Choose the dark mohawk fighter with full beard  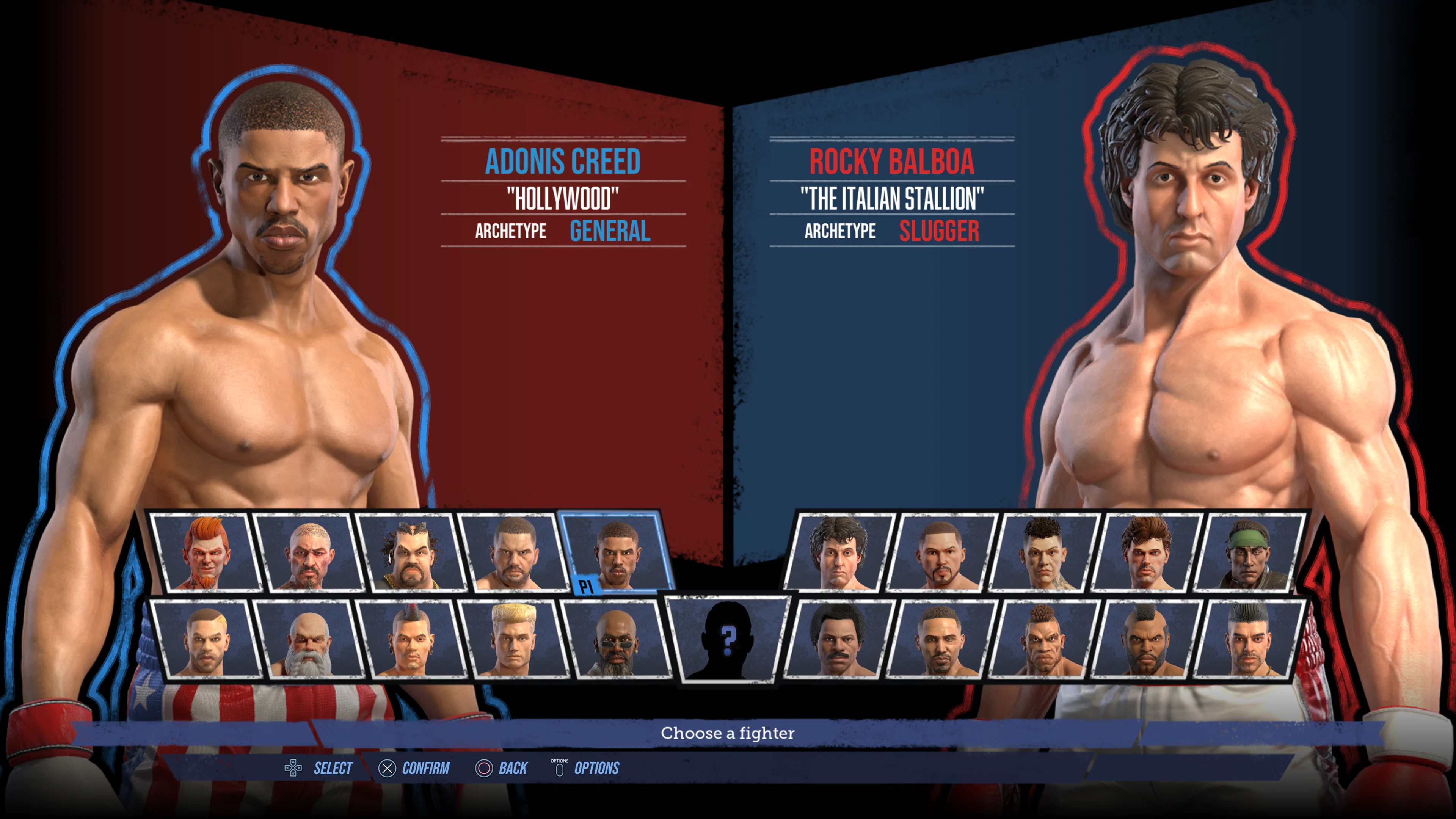(x=1146, y=639)
